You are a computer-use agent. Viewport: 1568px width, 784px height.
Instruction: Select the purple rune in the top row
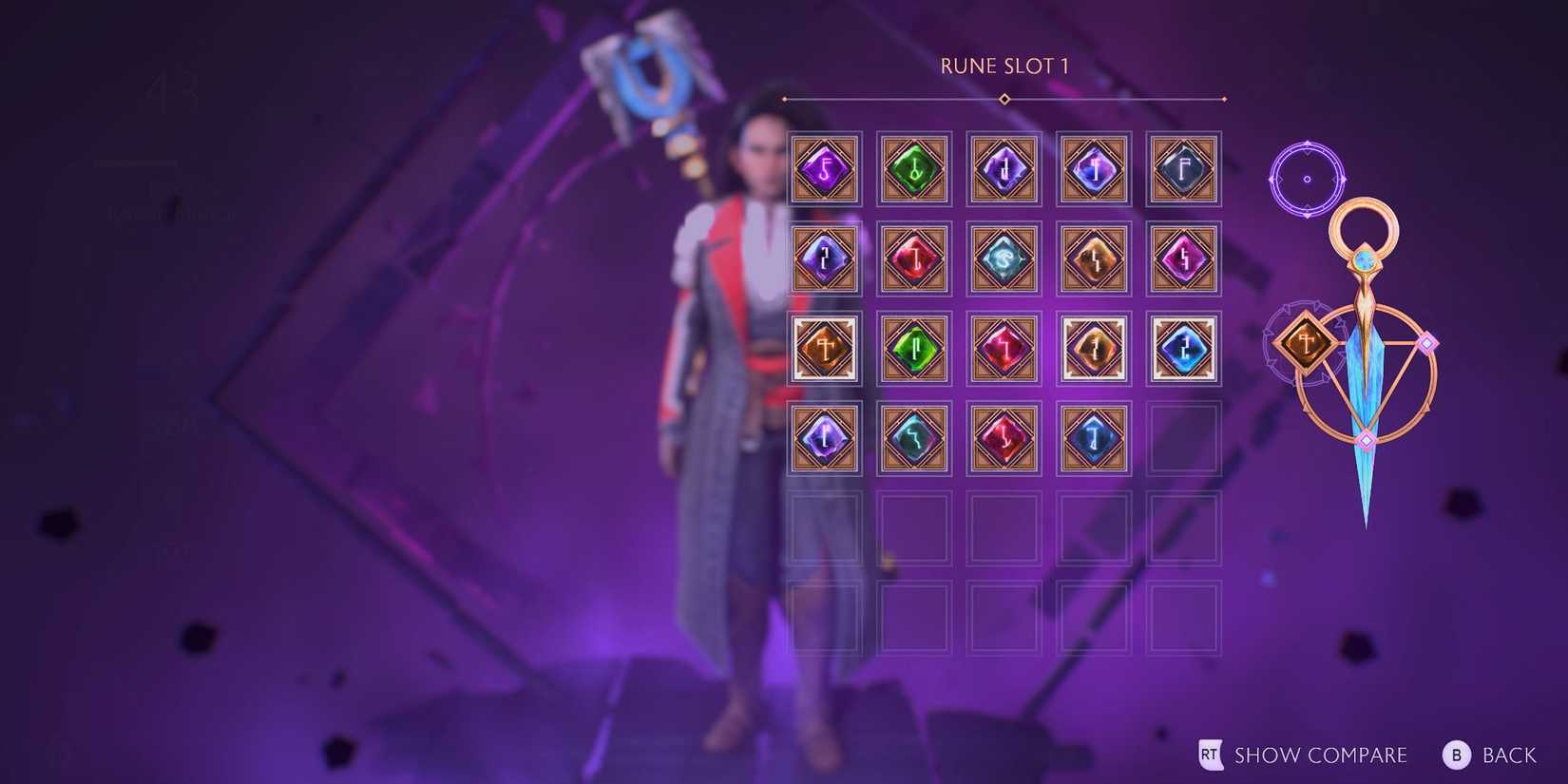click(x=825, y=169)
